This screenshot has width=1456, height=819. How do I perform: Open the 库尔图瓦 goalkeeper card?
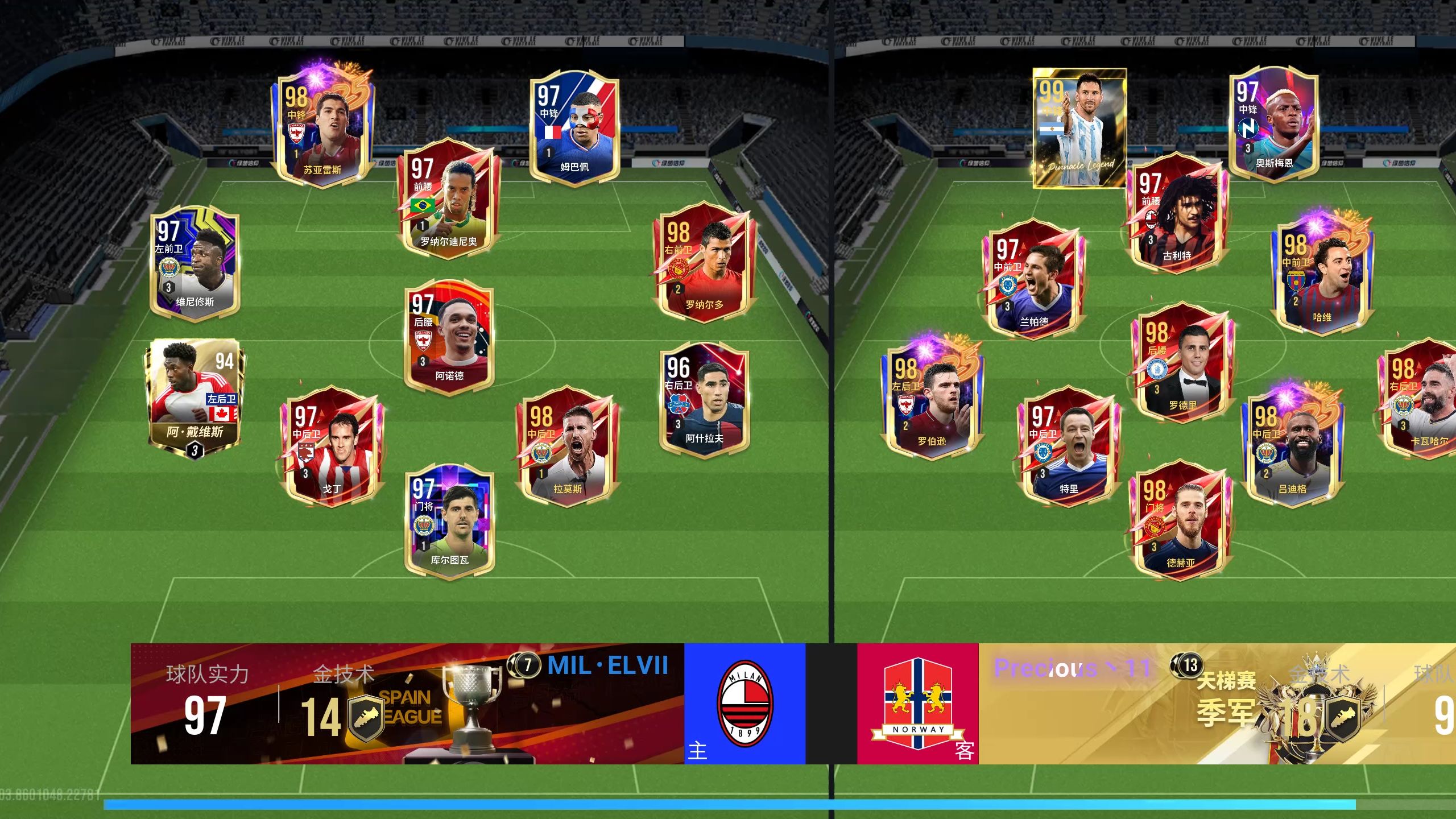tap(449, 520)
